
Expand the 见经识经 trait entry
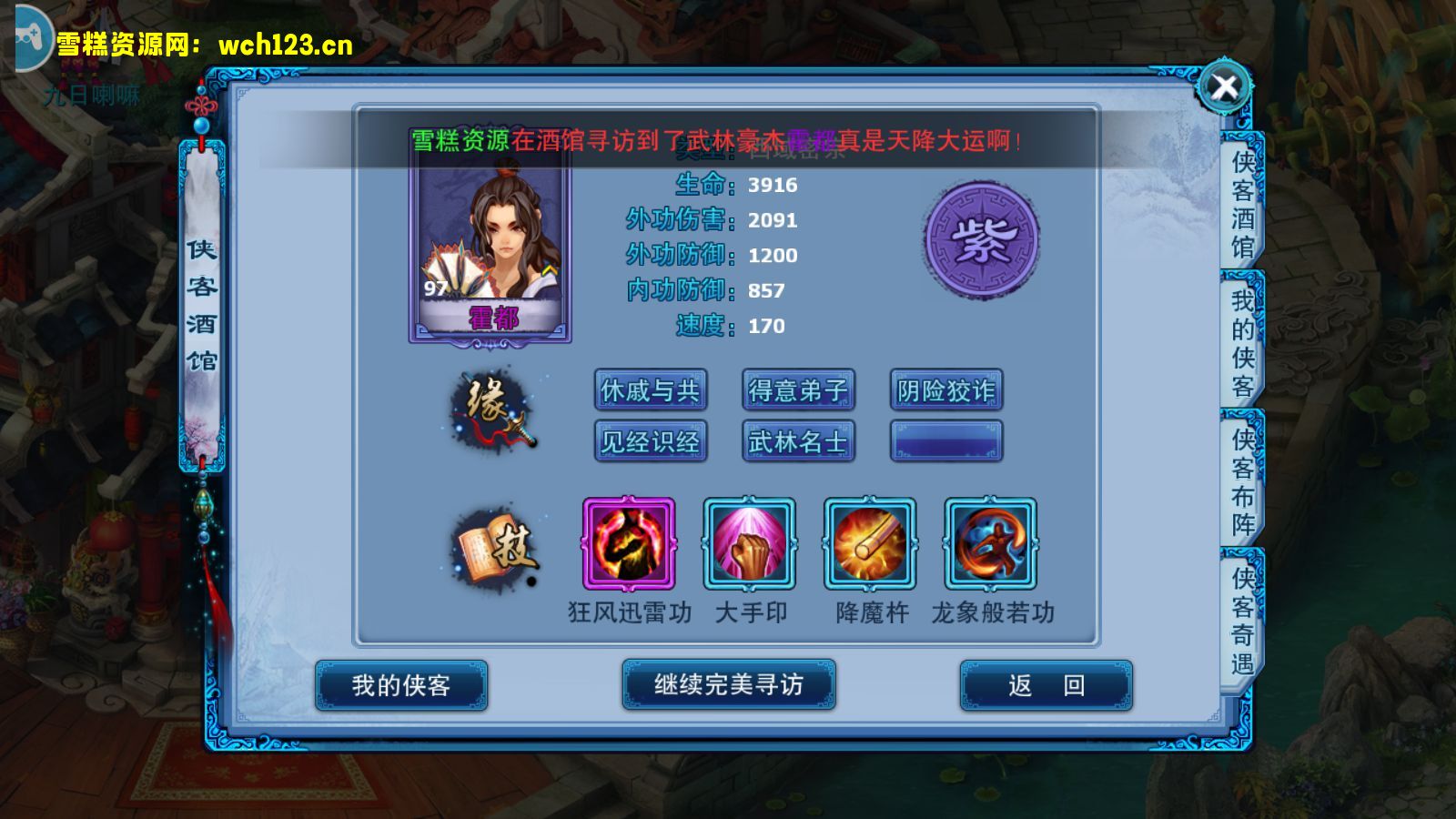click(651, 440)
